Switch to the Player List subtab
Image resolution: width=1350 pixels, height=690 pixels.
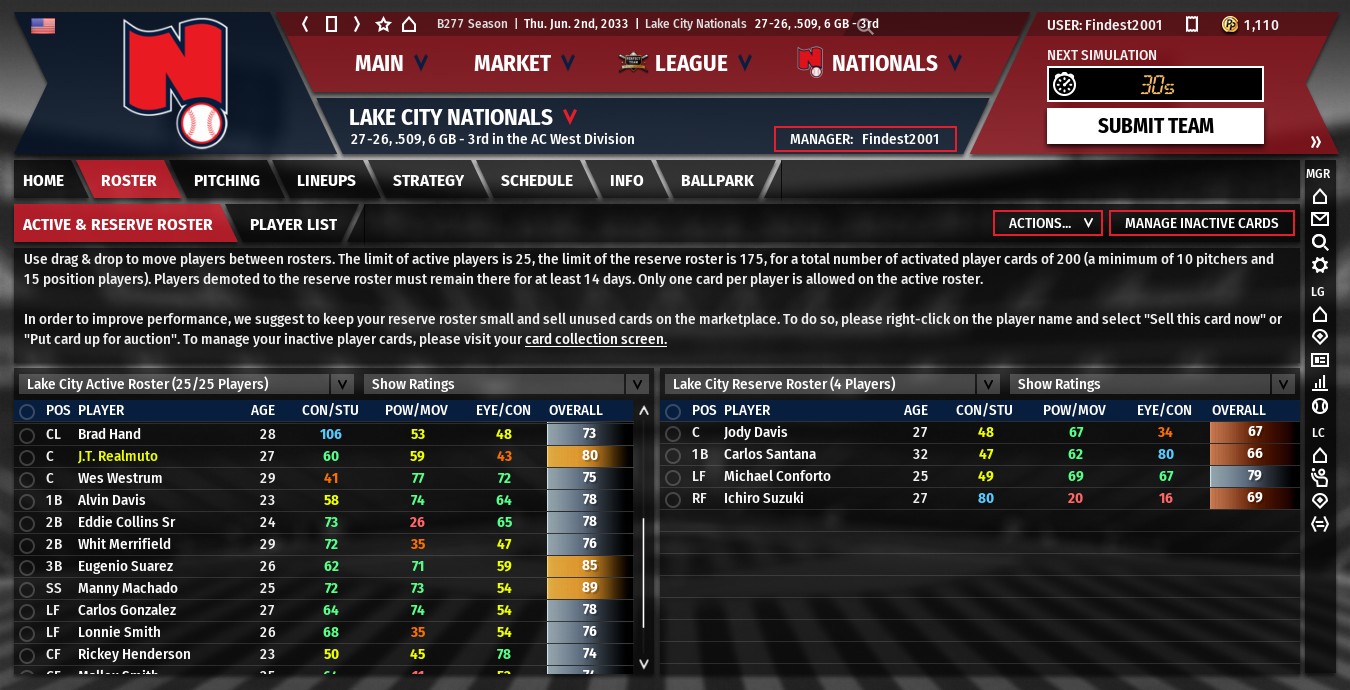pyautogui.click(x=293, y=225)
